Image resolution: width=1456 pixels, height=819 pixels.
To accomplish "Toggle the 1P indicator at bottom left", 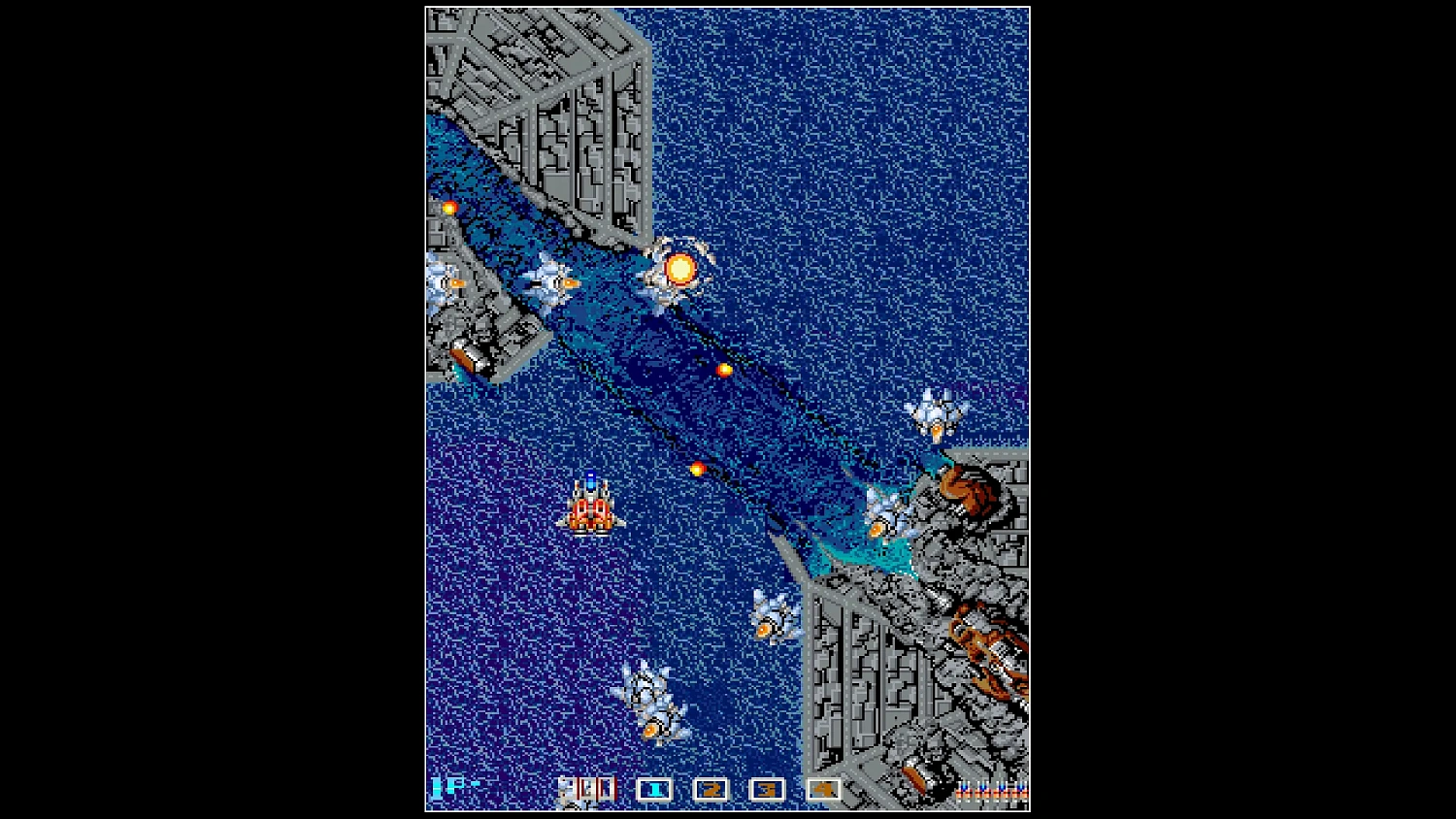I will [x=449, y=786].
